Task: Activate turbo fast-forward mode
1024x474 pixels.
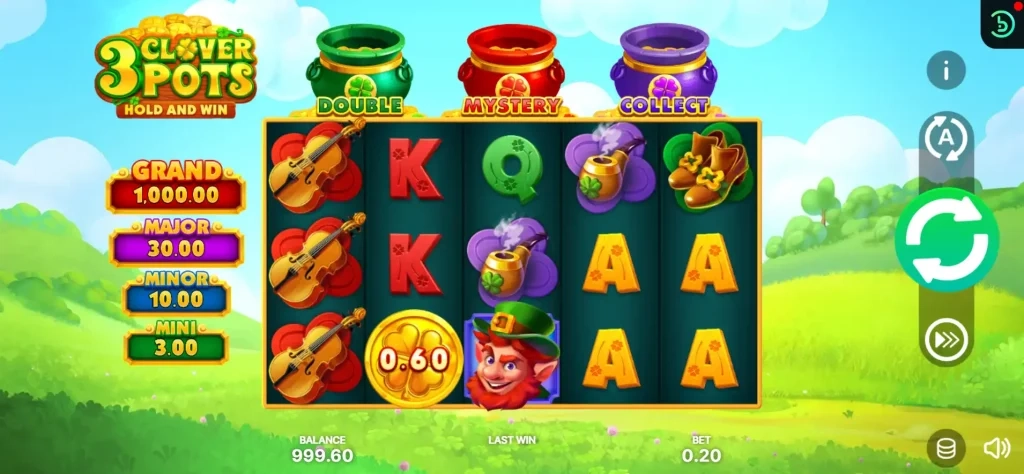Action: [x=945, y=339]
